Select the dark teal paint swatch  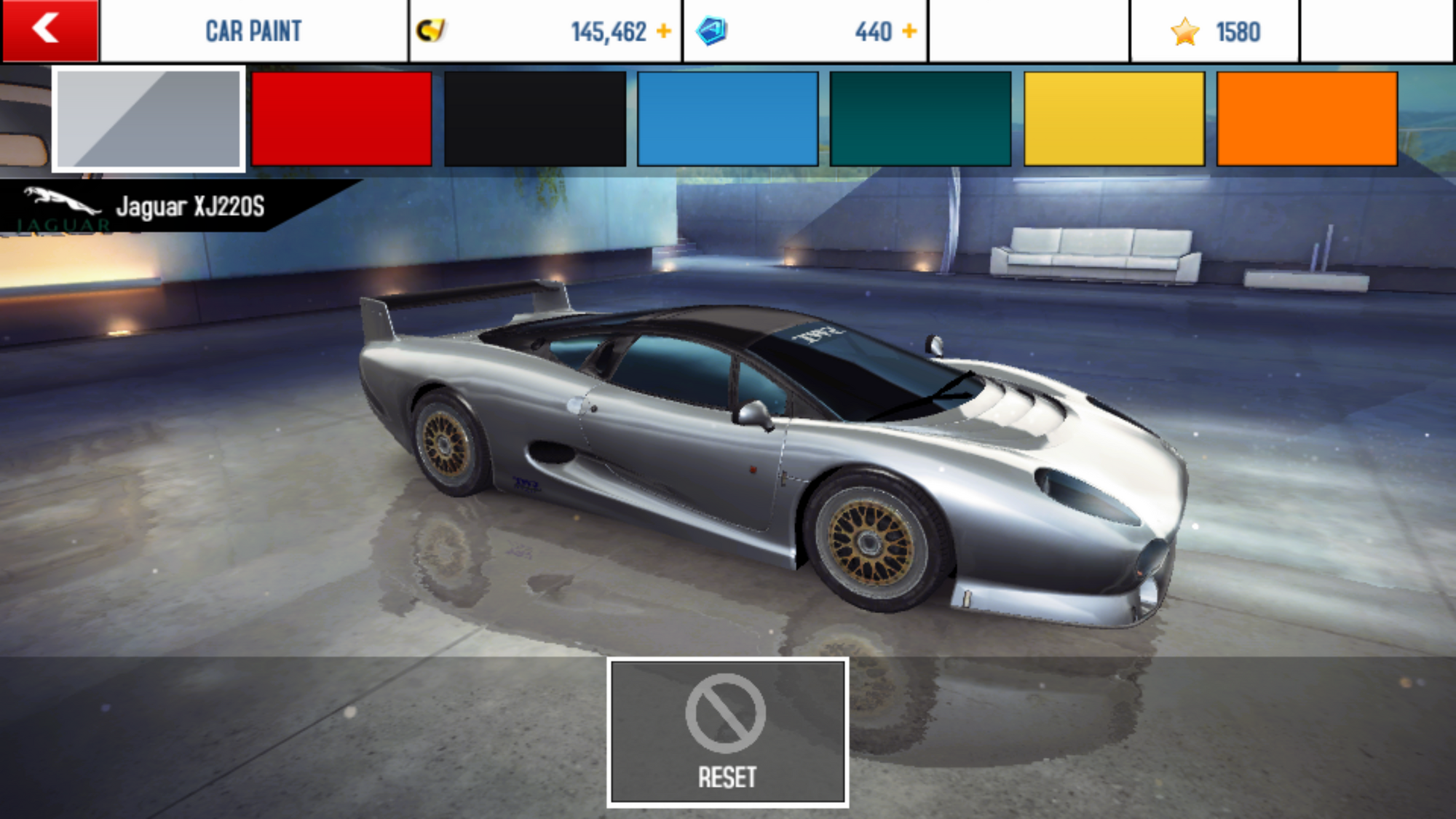(x=920, y=119)
